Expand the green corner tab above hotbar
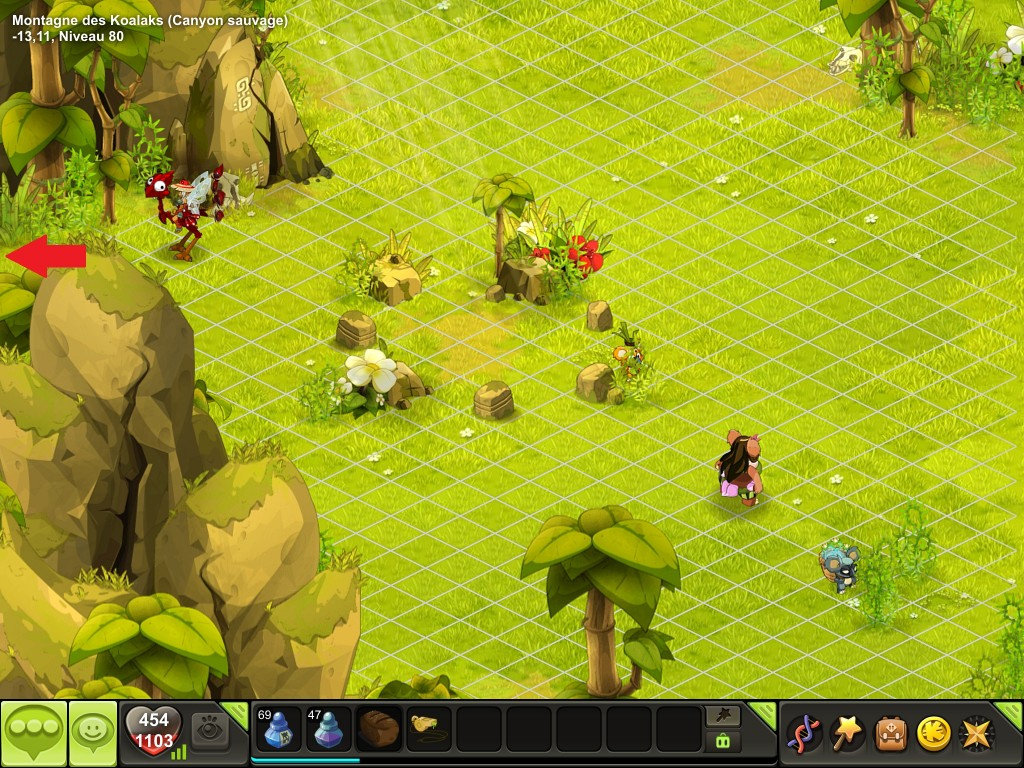 click(764, 713)
